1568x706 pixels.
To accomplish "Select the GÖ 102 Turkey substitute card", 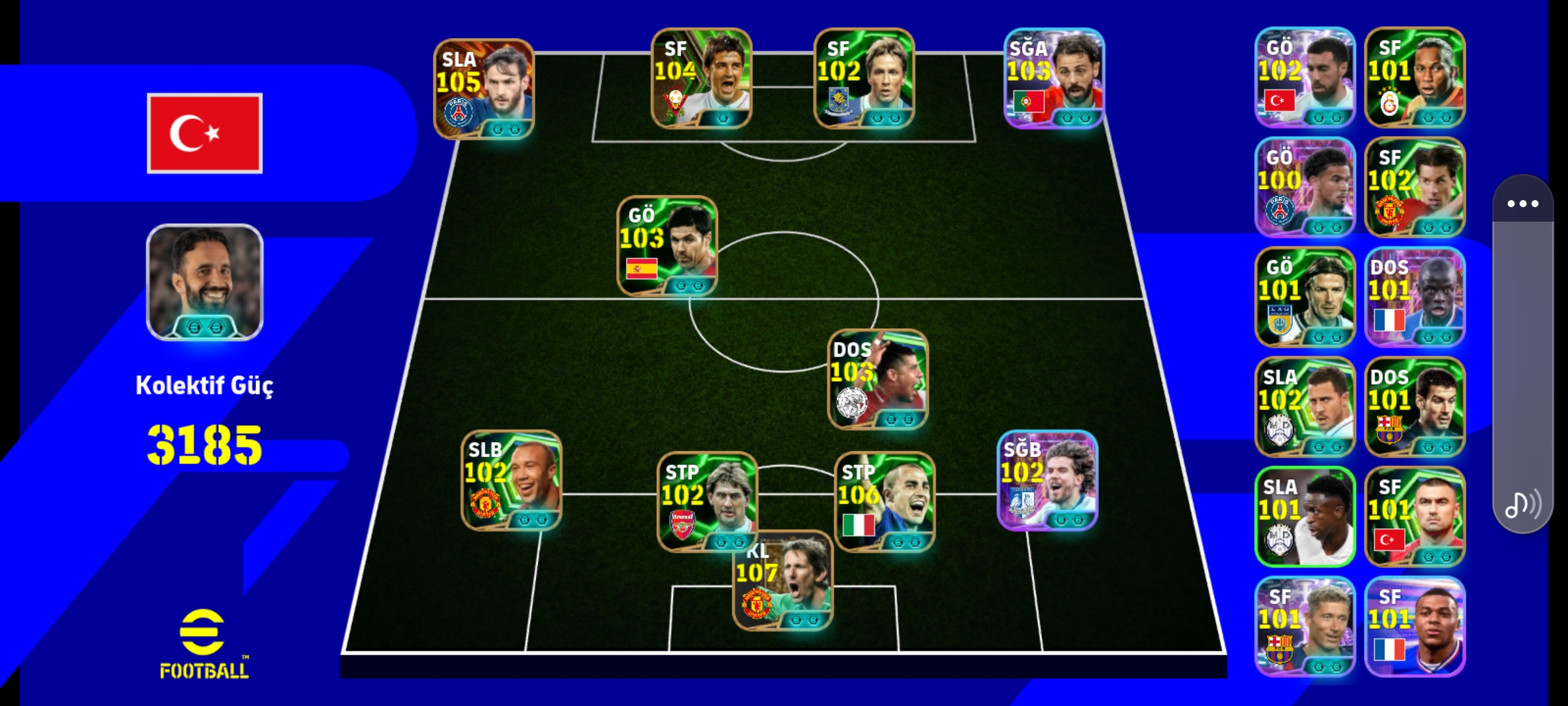I will point(1305,77).
